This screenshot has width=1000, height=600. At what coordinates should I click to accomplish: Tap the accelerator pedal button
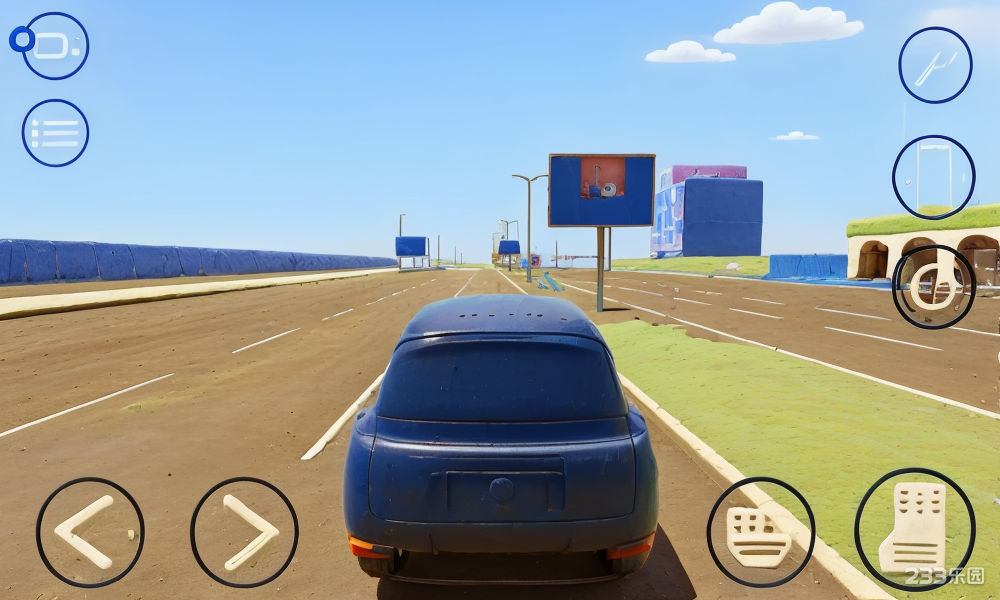914,529
